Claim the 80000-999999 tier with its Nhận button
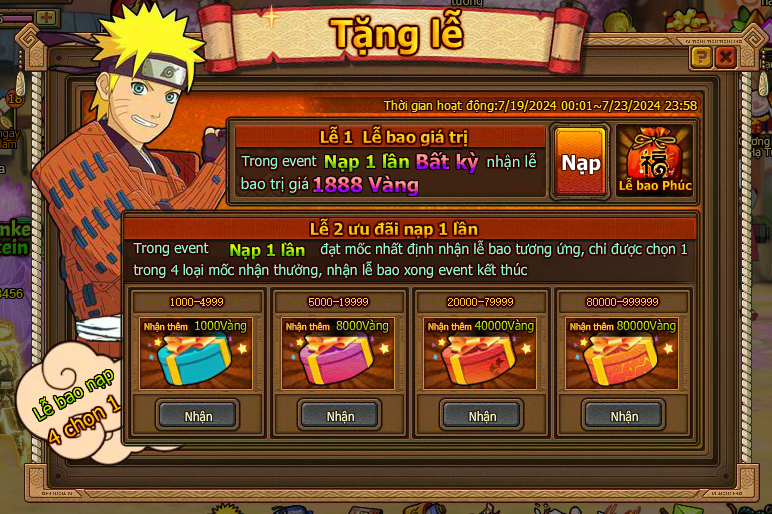The height and width of the screenshot is (514, 772). pyautogui.click(x=624, y=415)
